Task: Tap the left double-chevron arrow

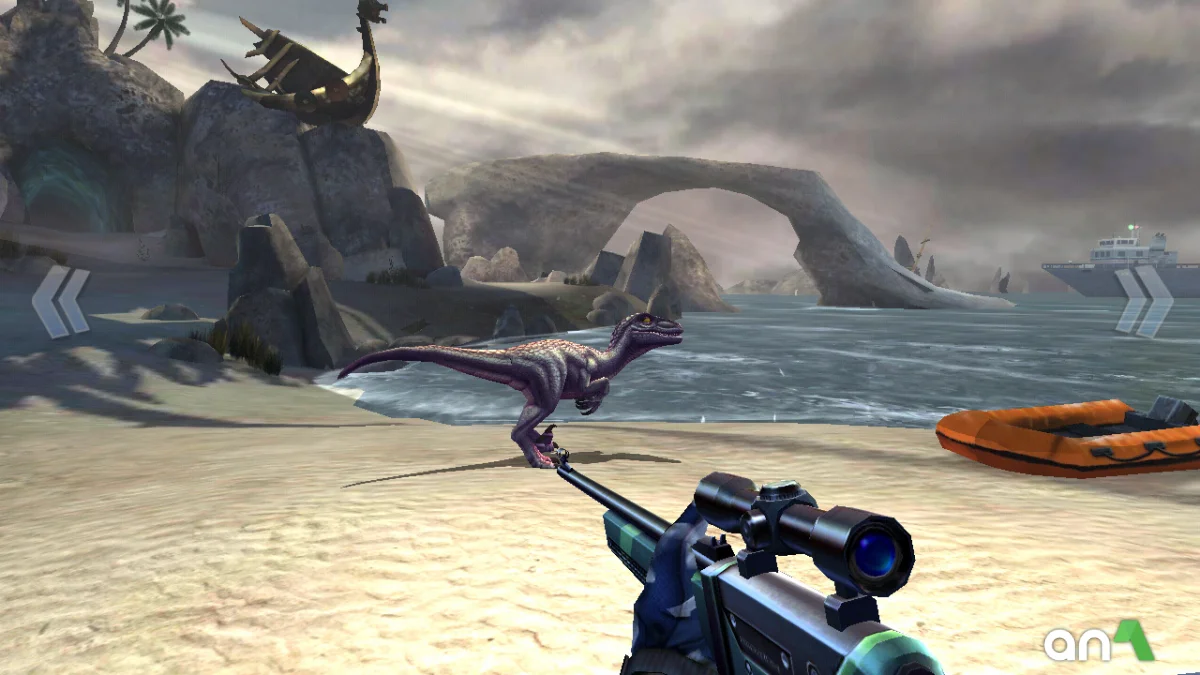Action: coord(60,301)
